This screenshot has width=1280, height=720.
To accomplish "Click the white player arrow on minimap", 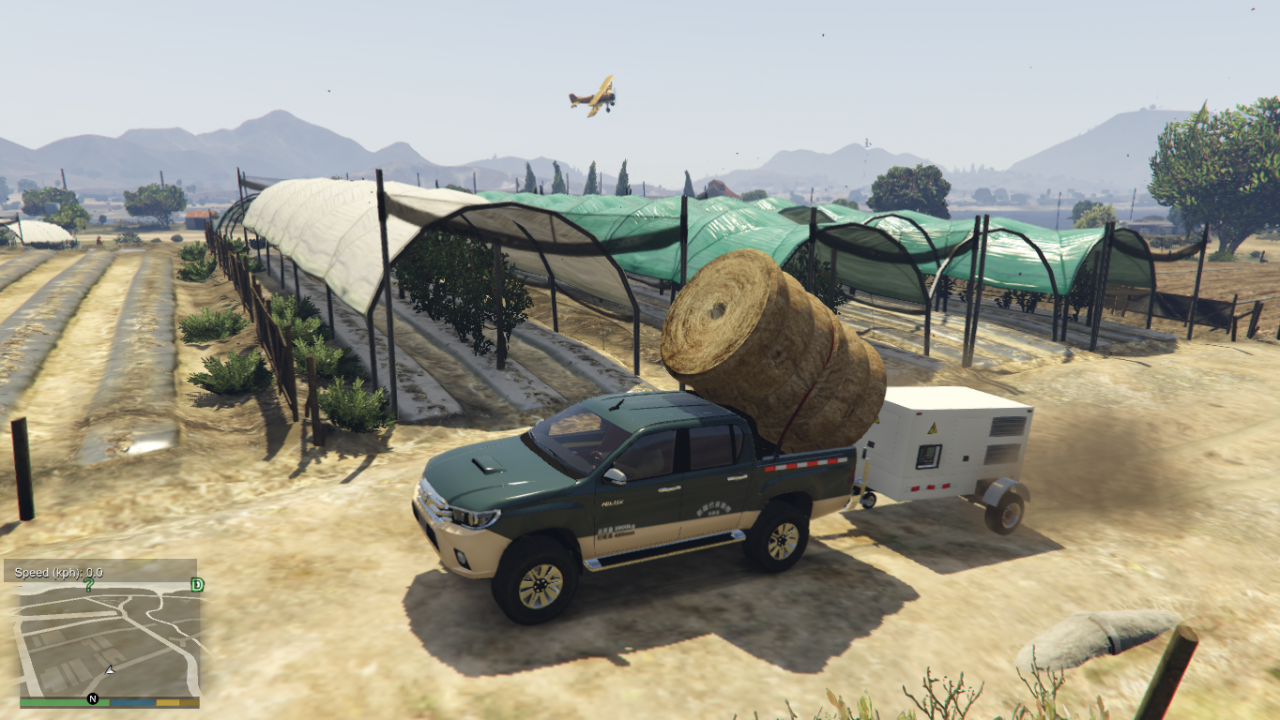I will pos(110,668).
